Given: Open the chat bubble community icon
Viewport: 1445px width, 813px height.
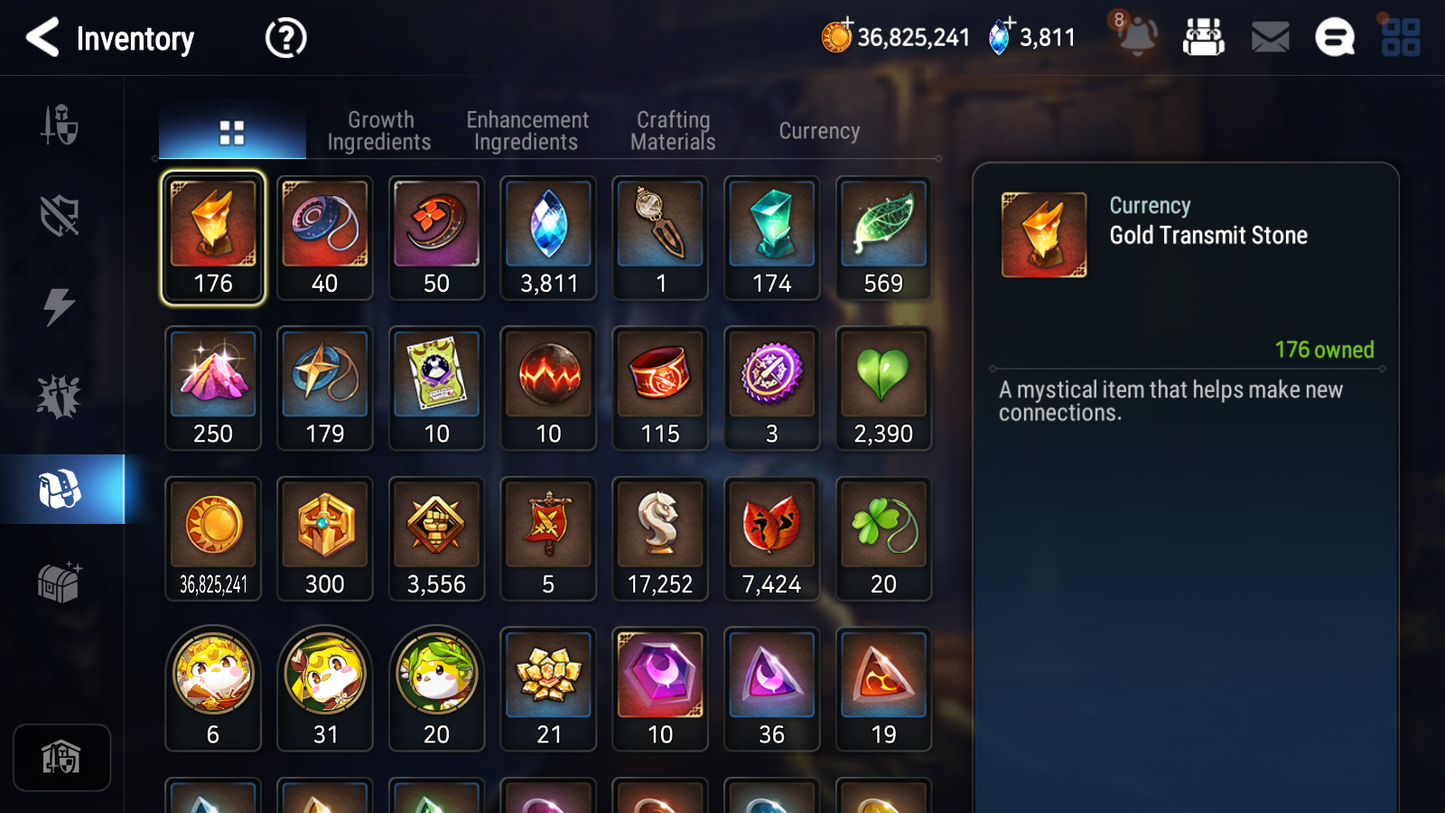Looking at the screenshot, I should click(1335, 36).
